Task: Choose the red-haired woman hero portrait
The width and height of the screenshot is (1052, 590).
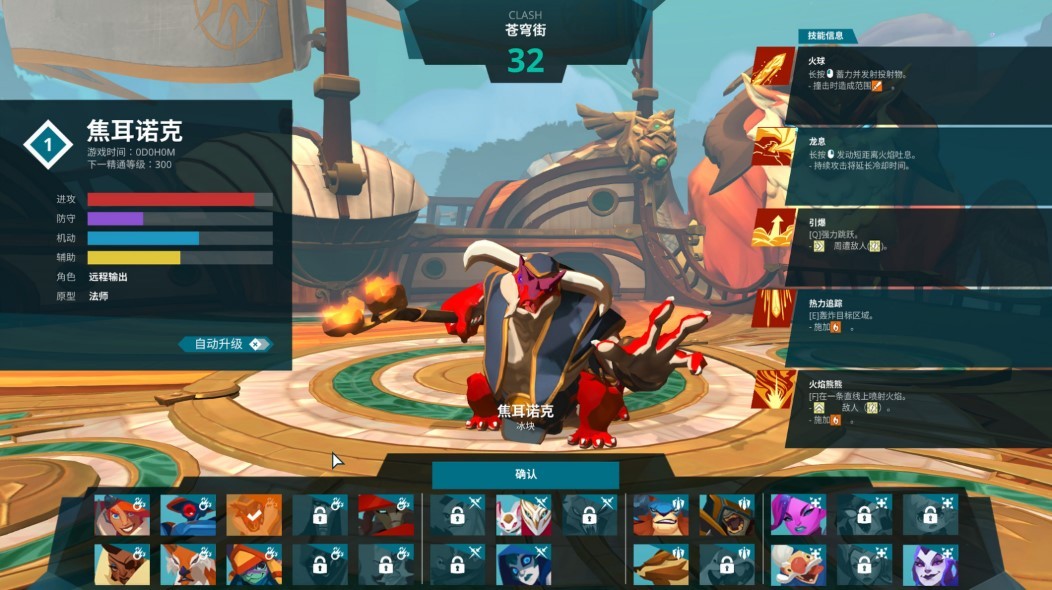Action: (x=121, y=515)
